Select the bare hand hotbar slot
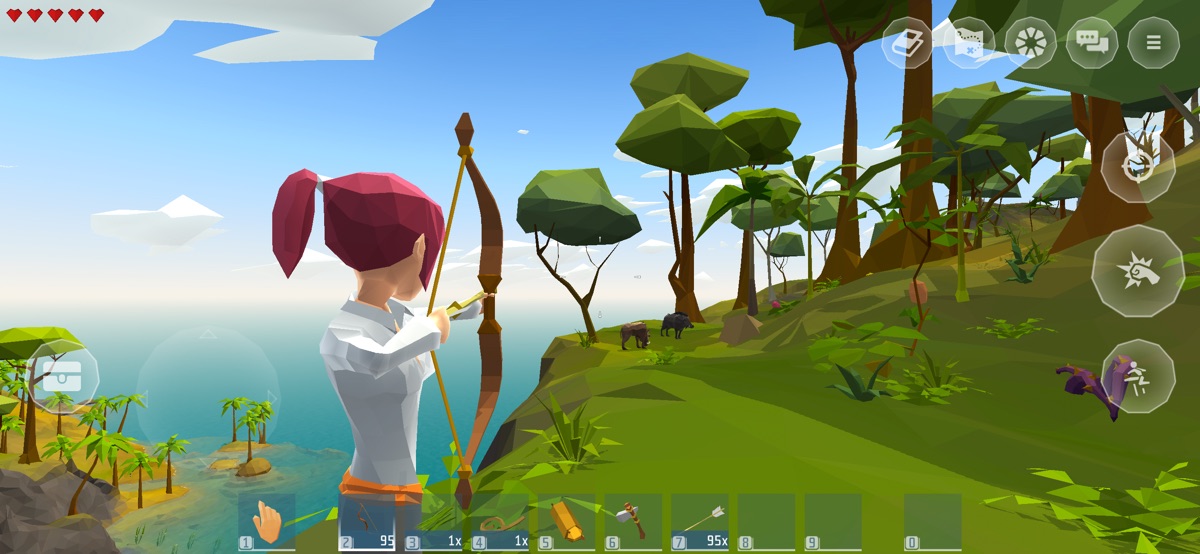This screenshot has height=554, width=1200. click(267, 522)
